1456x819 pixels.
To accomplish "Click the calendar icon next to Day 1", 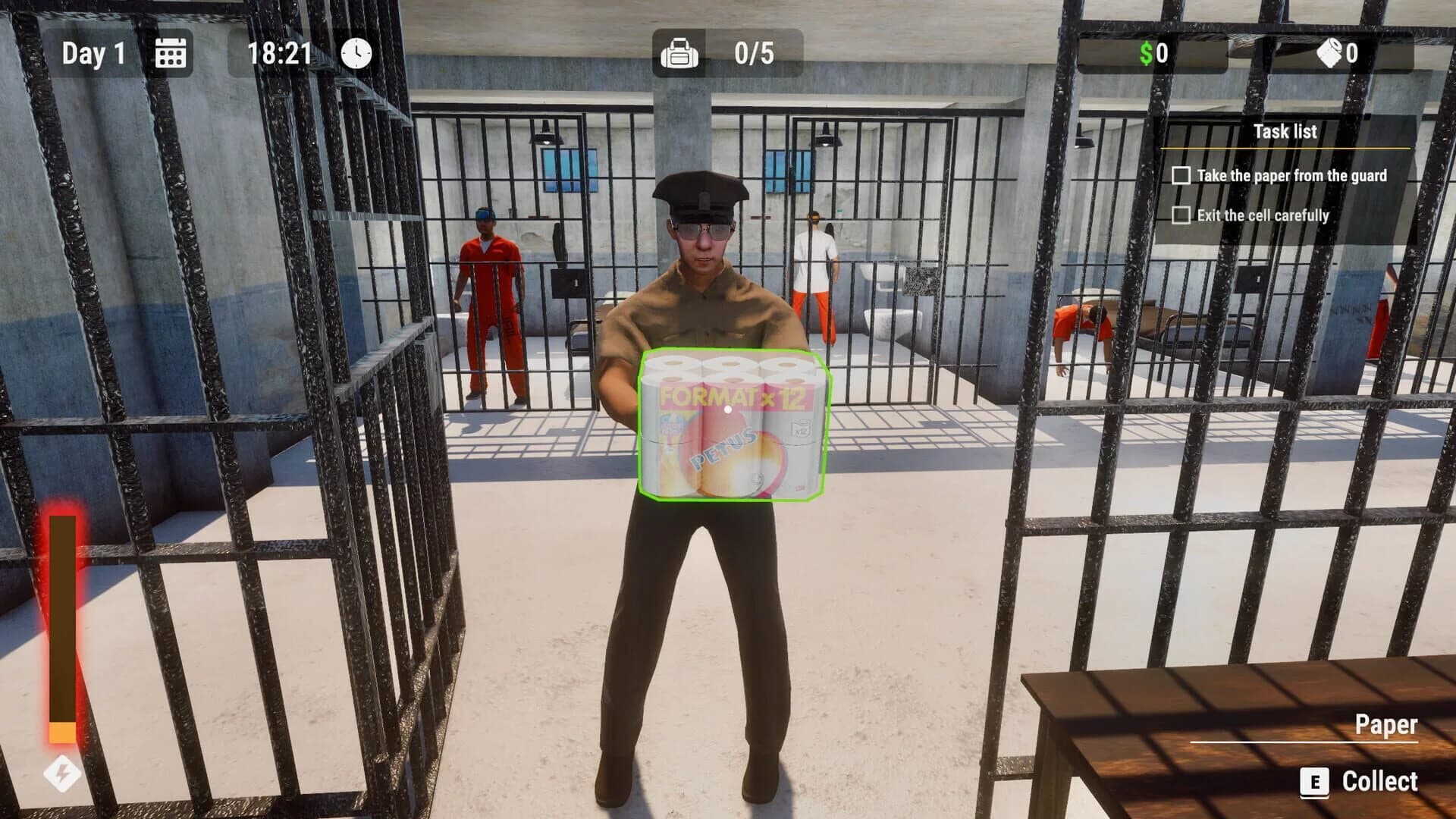I will coord(173,54).
